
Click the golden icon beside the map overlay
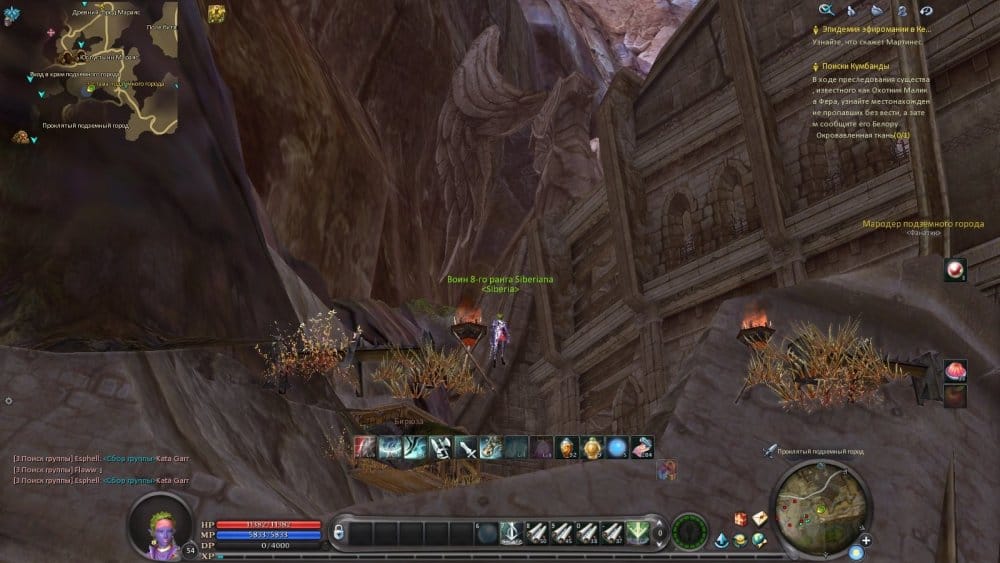(216, 14)
